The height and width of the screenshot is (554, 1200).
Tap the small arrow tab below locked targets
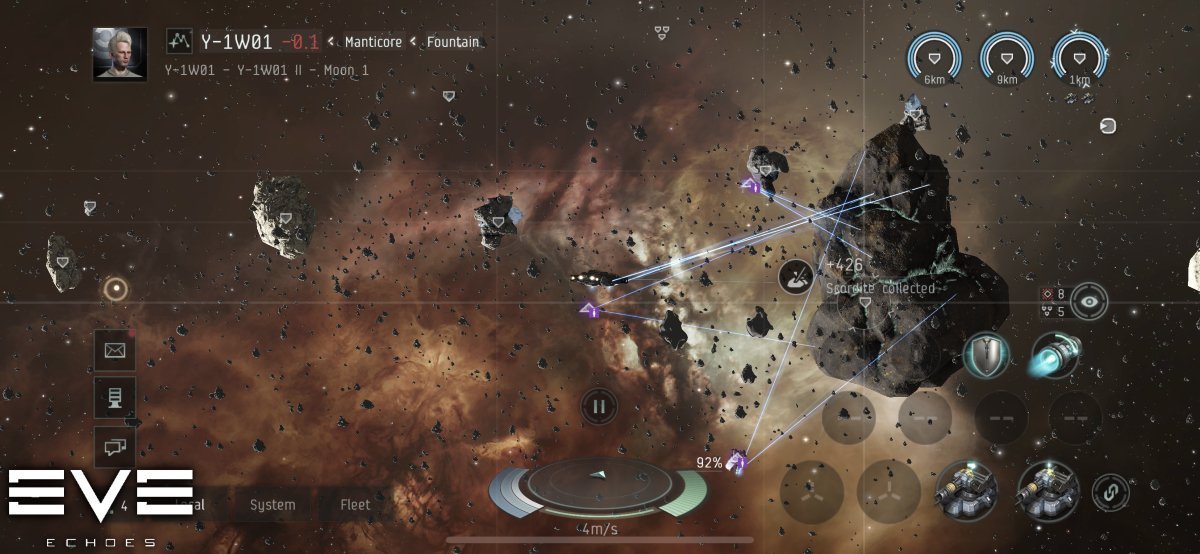tap(1078, 98)
